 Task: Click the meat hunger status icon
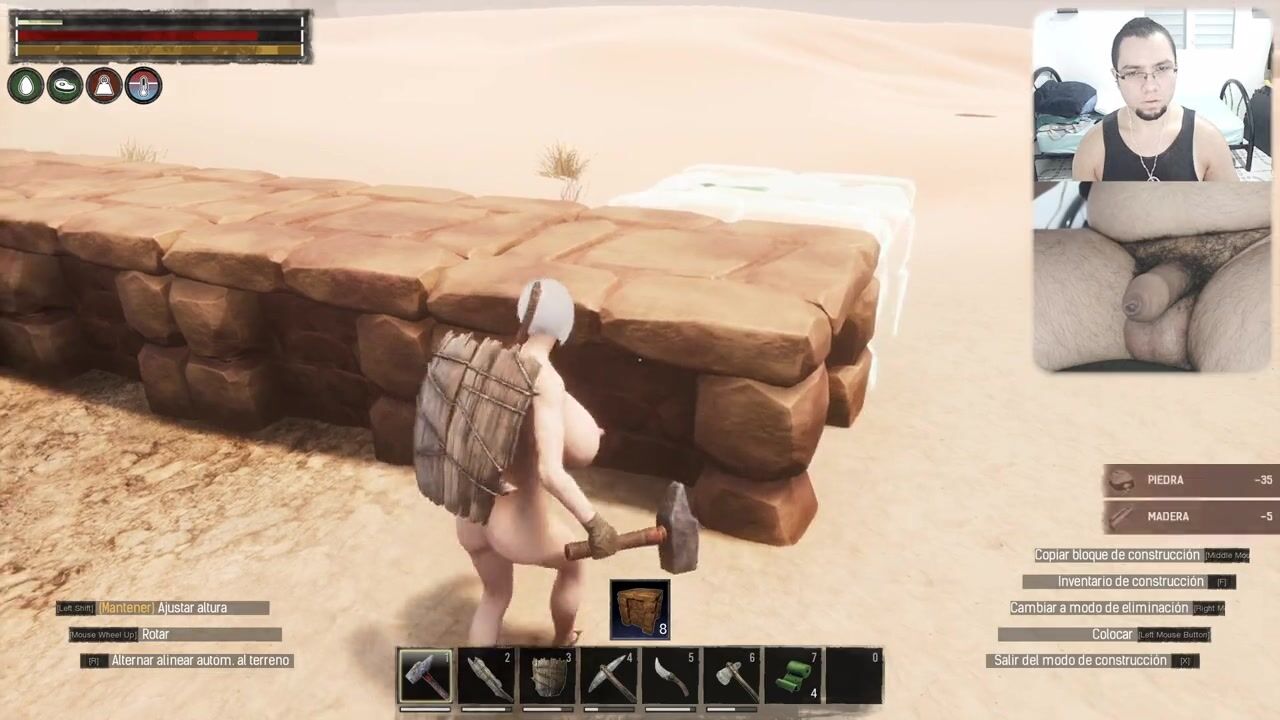coord(65,86)
